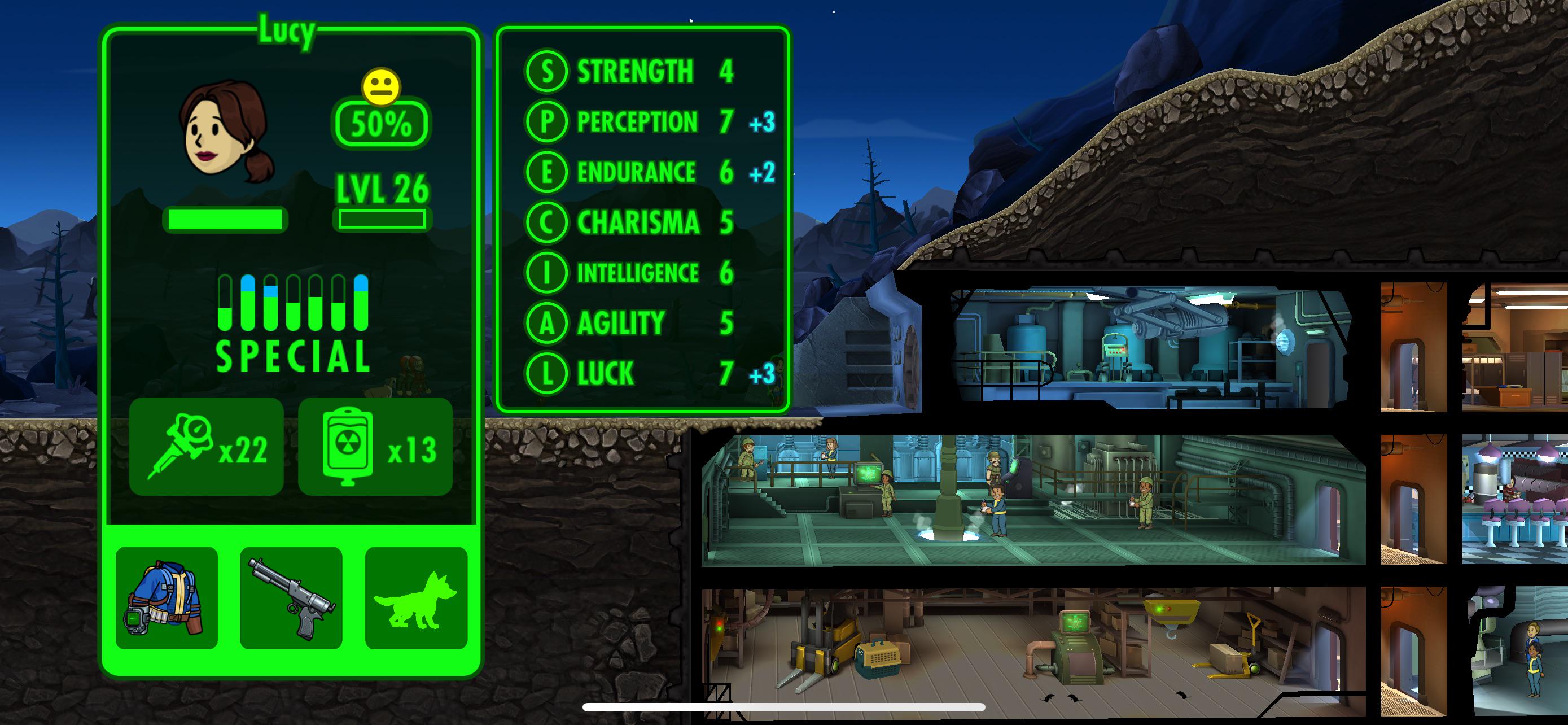
Task: Click the Charisma stat label
Action: pyautogui.click(x=638, y=222)
